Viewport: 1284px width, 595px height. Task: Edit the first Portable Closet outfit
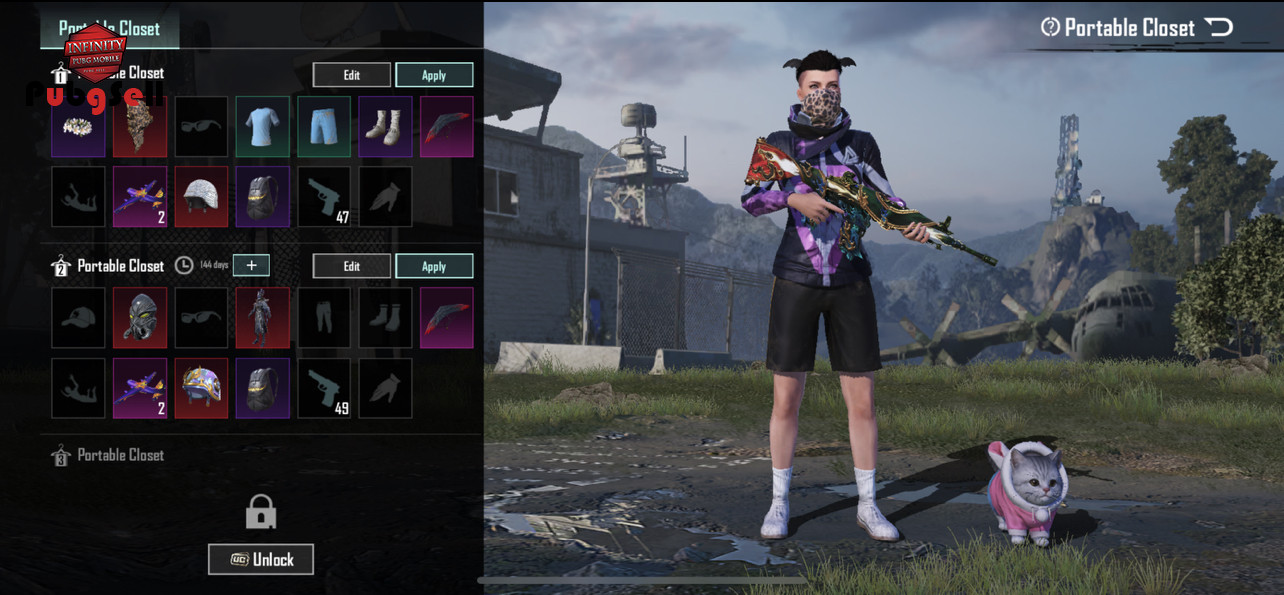coord(351,75)
